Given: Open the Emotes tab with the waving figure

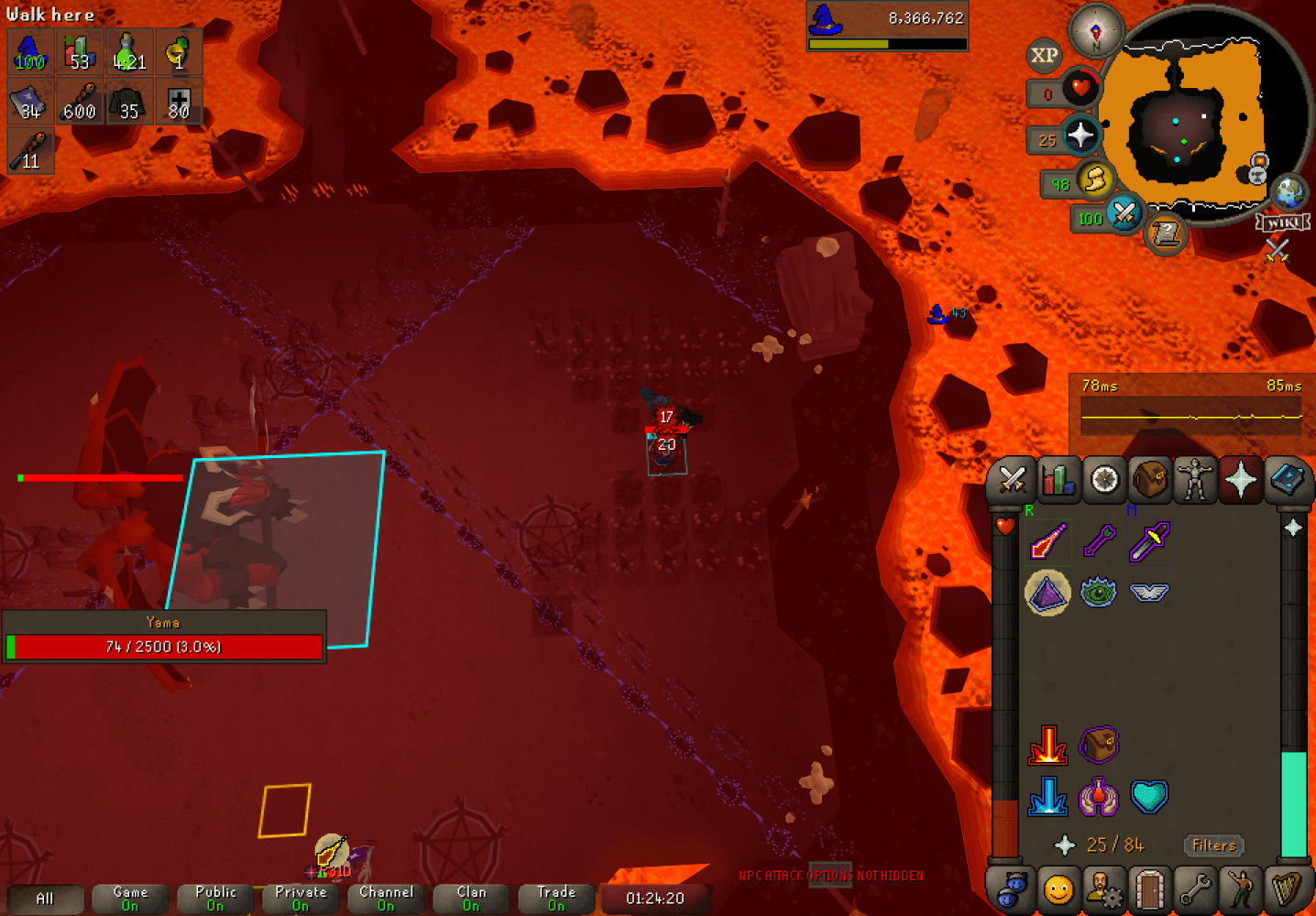Looking at the screenshot, I should [1242, 889].
